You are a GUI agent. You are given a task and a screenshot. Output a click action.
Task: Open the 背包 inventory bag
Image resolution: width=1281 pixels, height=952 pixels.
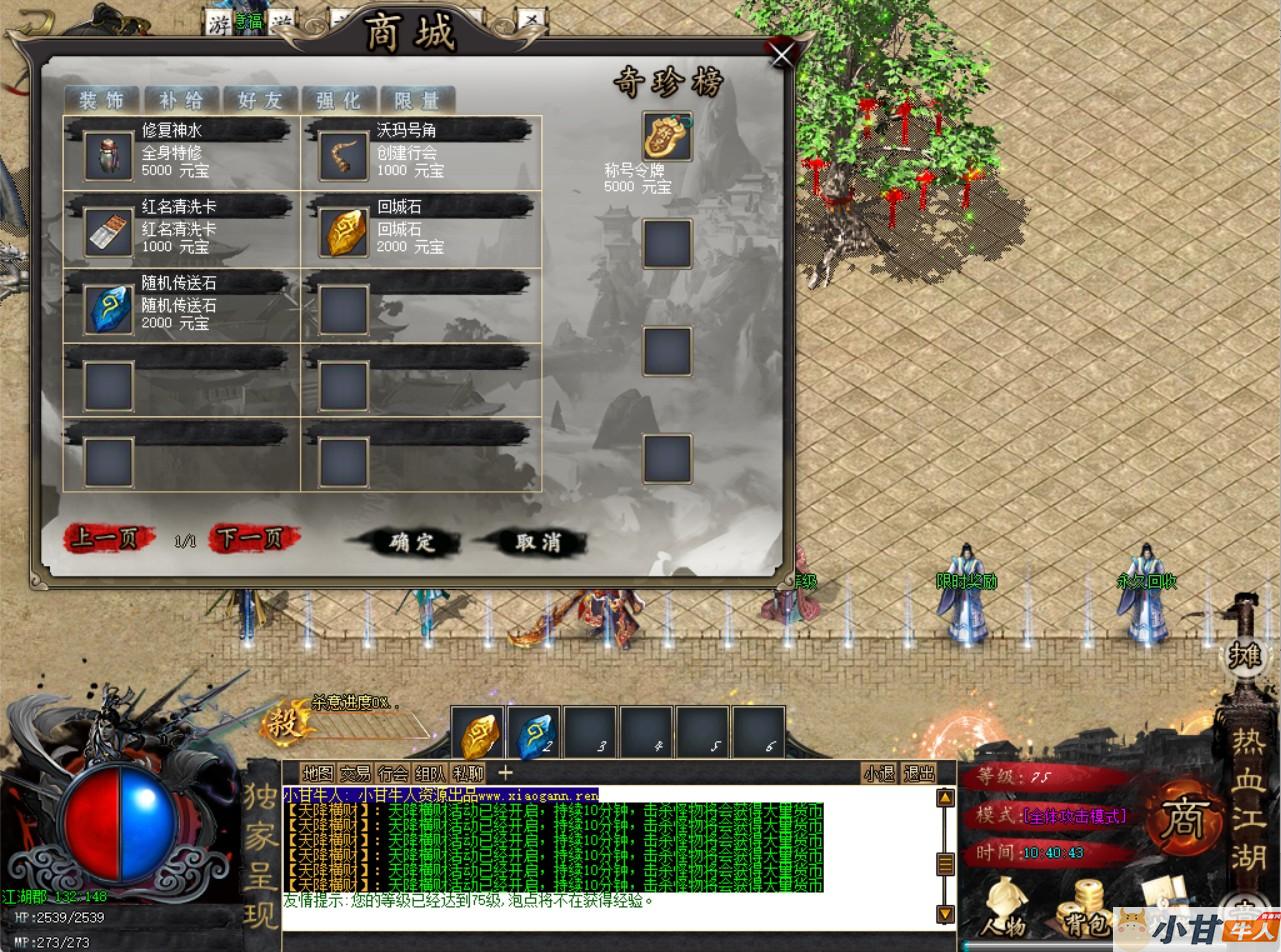1086,908
